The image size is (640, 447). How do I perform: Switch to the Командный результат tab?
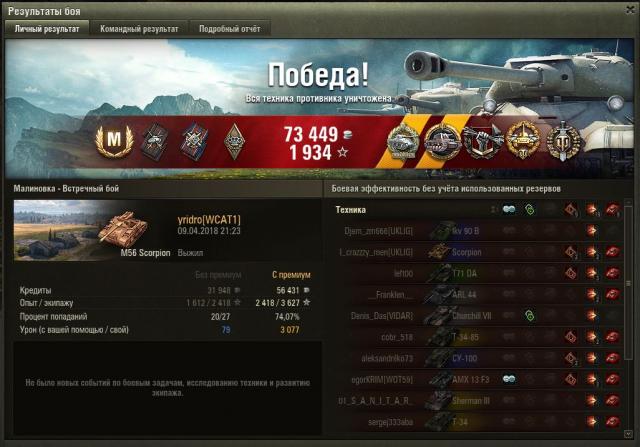click(x=139, y=29)
